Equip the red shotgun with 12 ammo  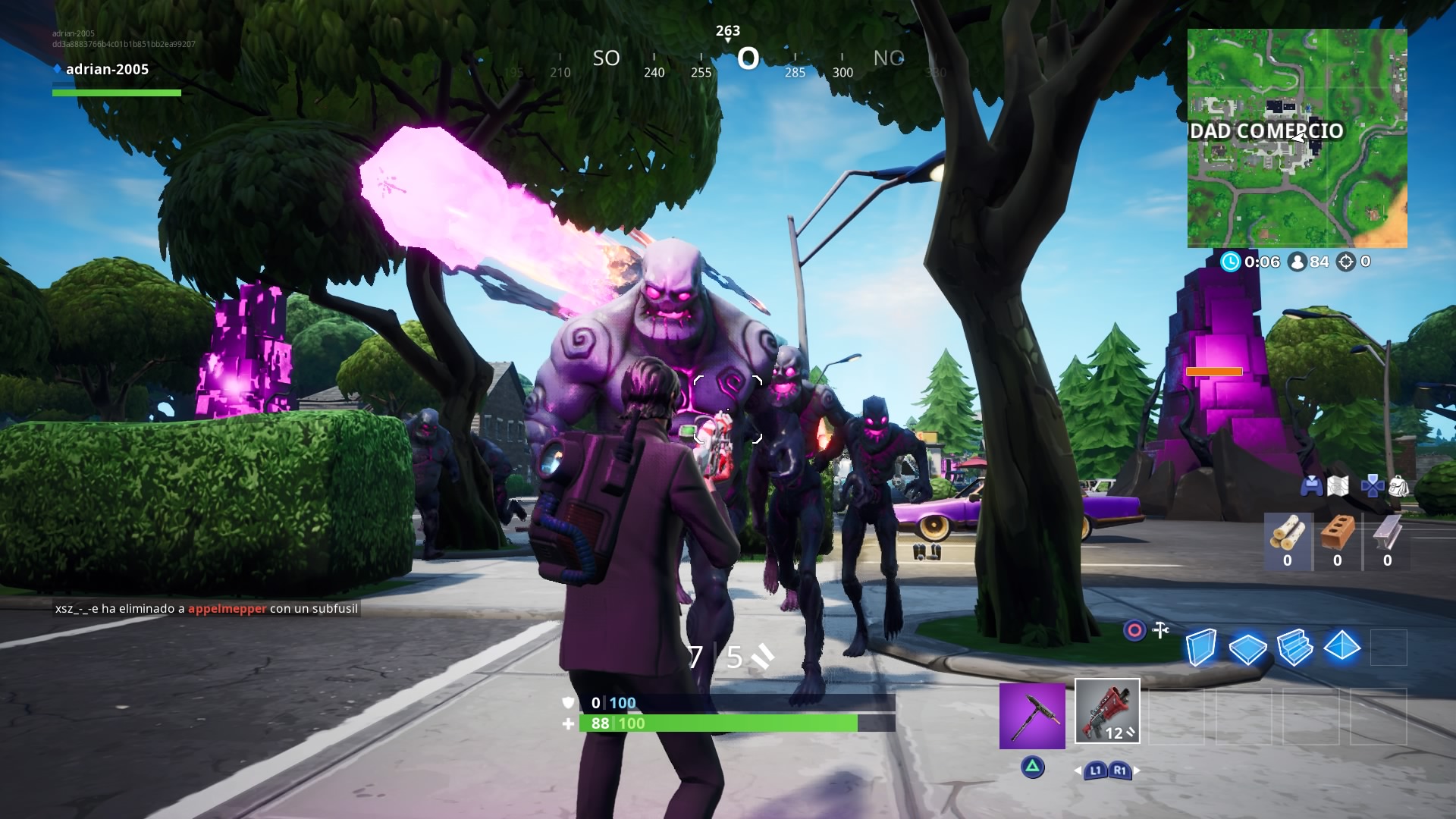[x=1107, y=711]
